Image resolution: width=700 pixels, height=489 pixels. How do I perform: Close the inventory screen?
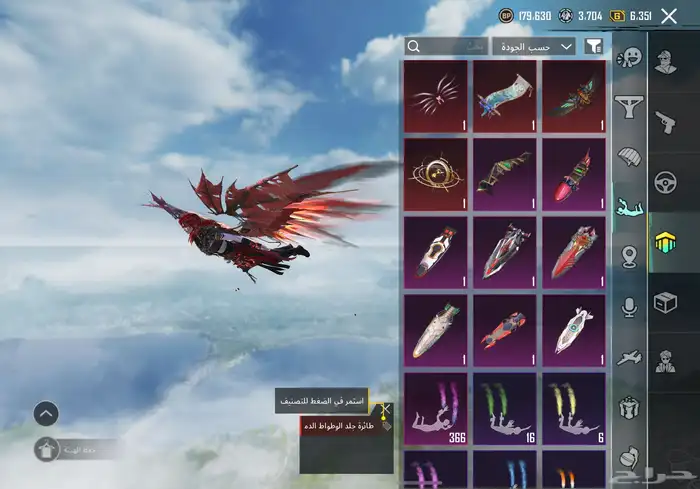(x=669, y=16)
